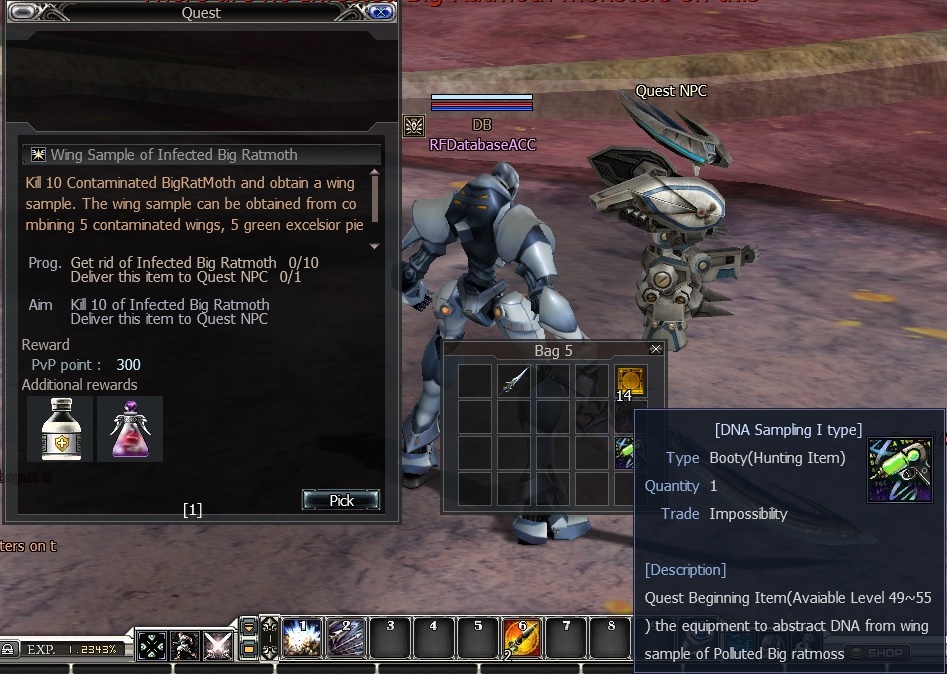The height and width of the screenshot is (674, 947).
Task: Select the spear item in Bag 5
Action: coord(514,381)
